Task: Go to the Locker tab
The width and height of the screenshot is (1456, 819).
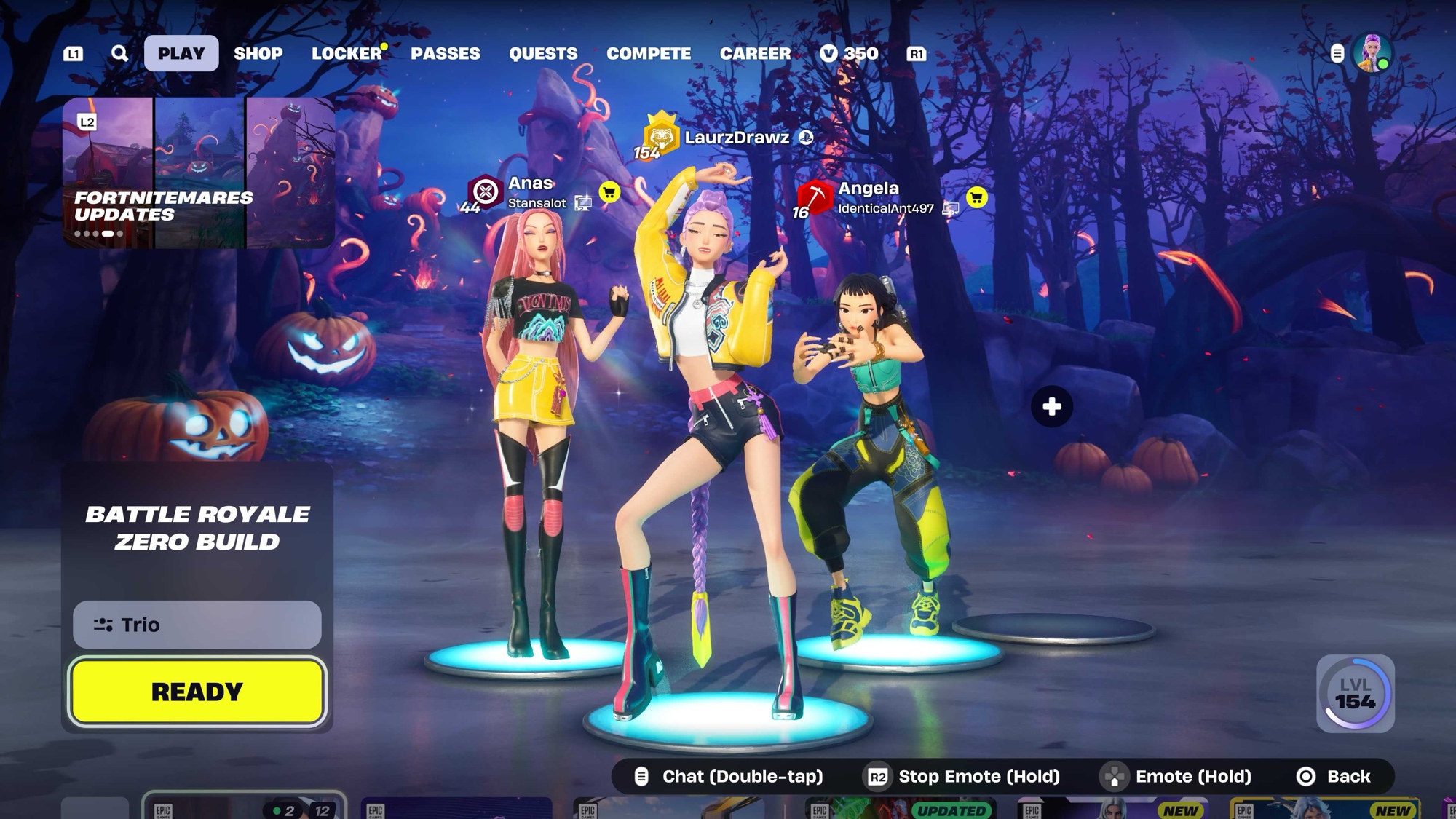Action: click(x=347, y=53)
